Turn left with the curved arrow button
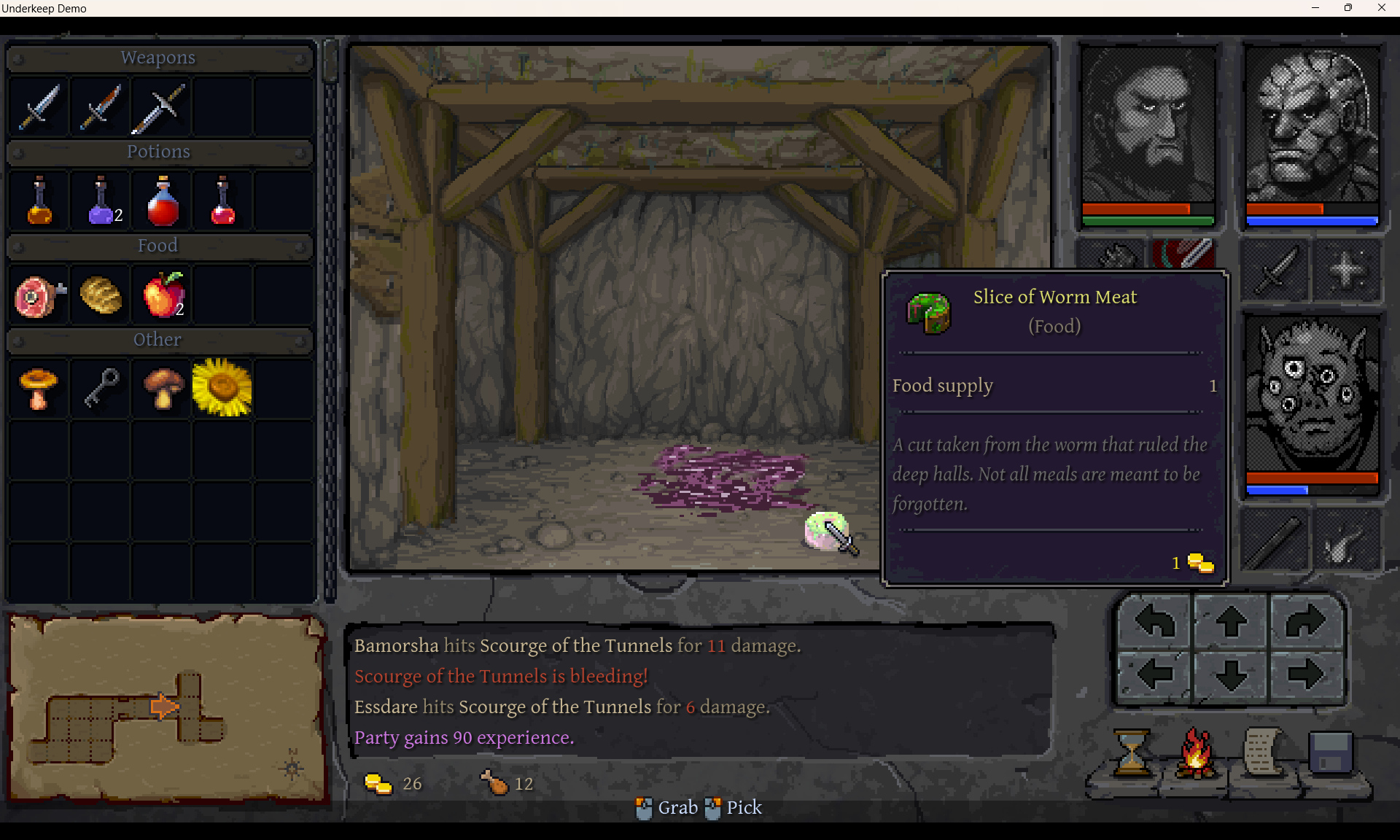 pyautogui.click(x=1155, y=622)
